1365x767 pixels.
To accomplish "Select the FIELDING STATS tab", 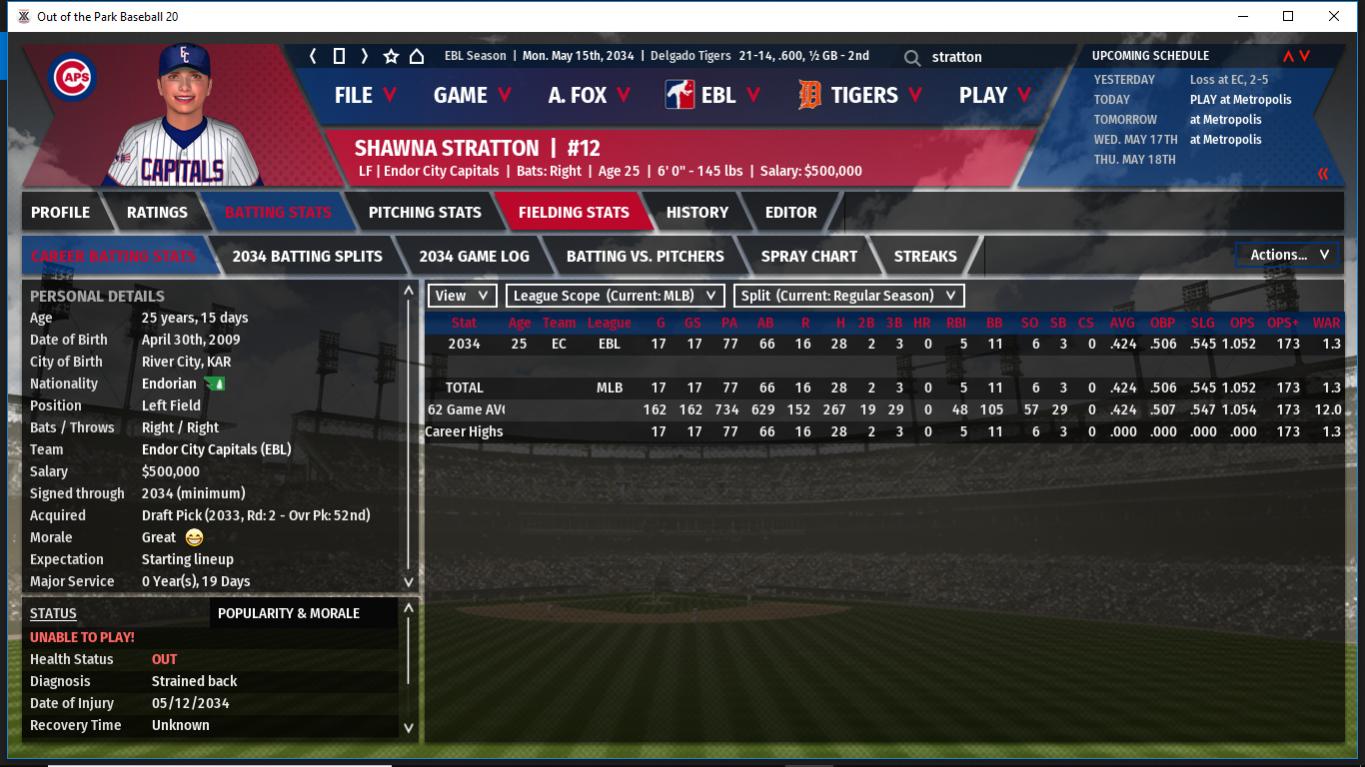I will tap(573, 212).
